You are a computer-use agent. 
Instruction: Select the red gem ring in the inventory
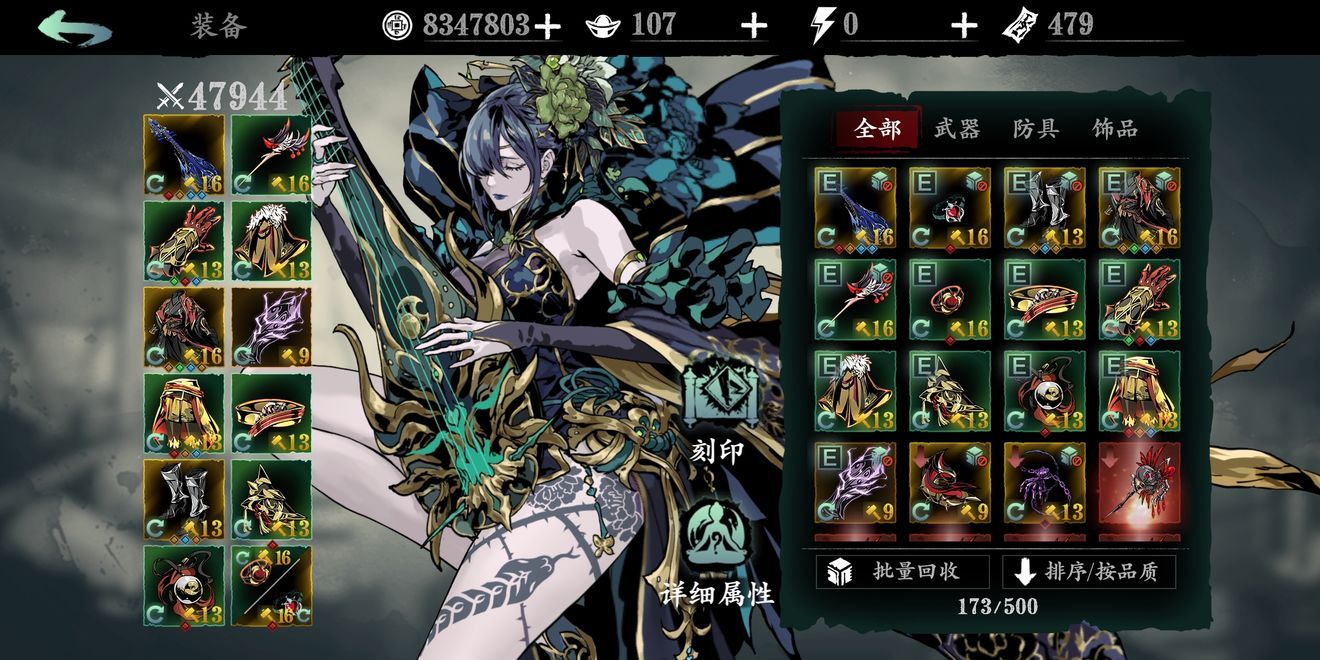[949, 299]
